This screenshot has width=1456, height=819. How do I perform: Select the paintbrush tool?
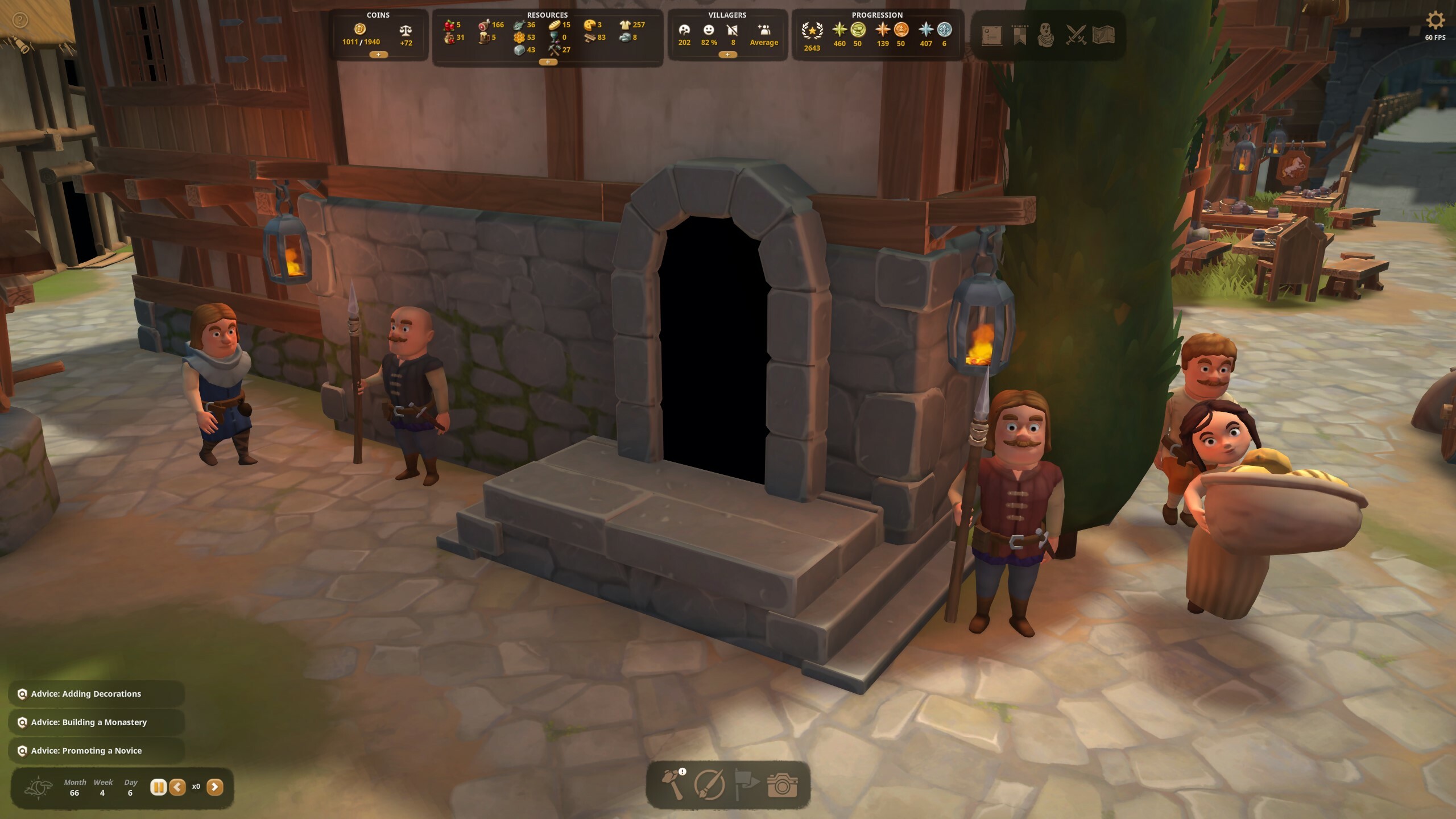click(x=709, y=785)
